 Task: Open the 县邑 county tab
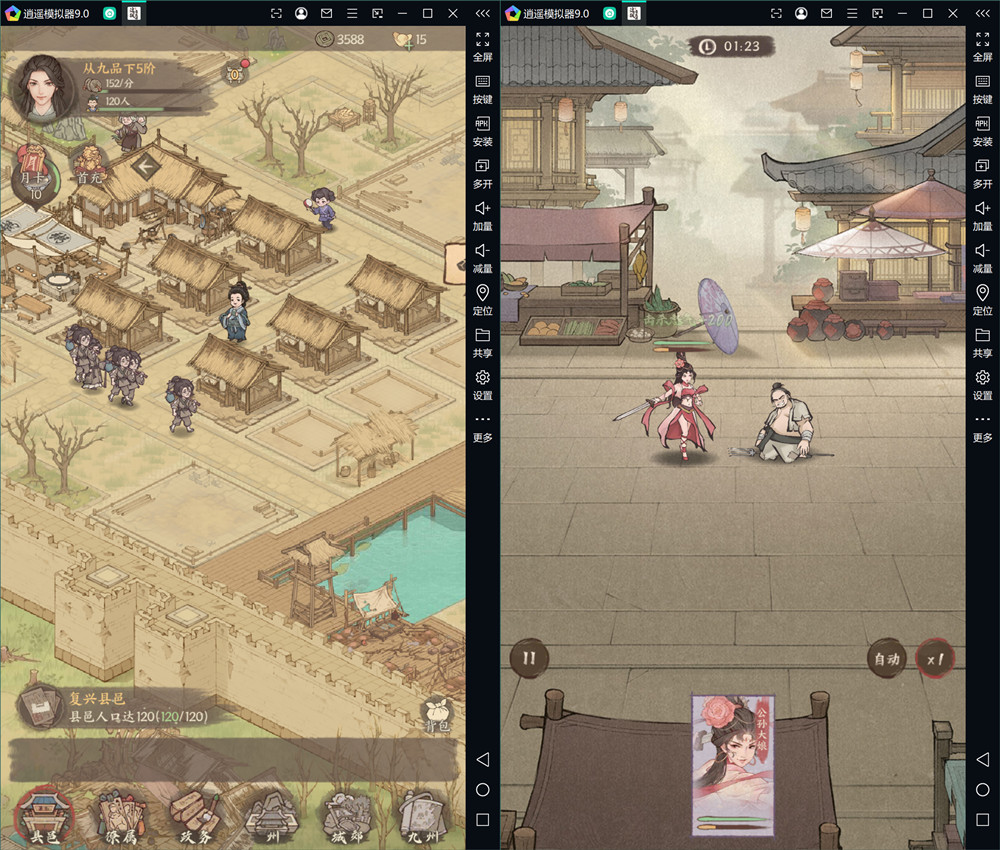(x=44, y=815)
